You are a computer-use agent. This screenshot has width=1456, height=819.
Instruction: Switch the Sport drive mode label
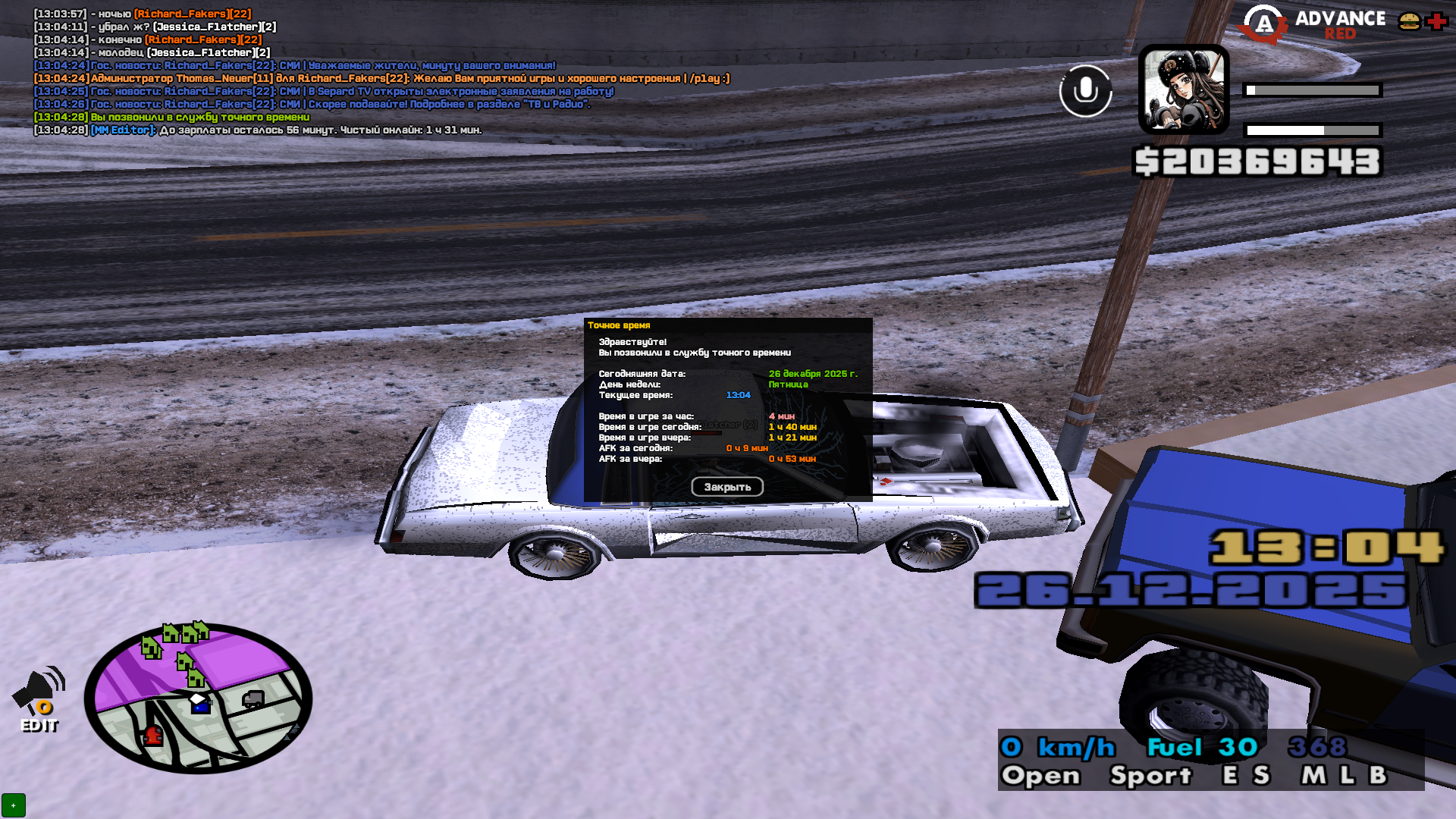point(1150,776)
